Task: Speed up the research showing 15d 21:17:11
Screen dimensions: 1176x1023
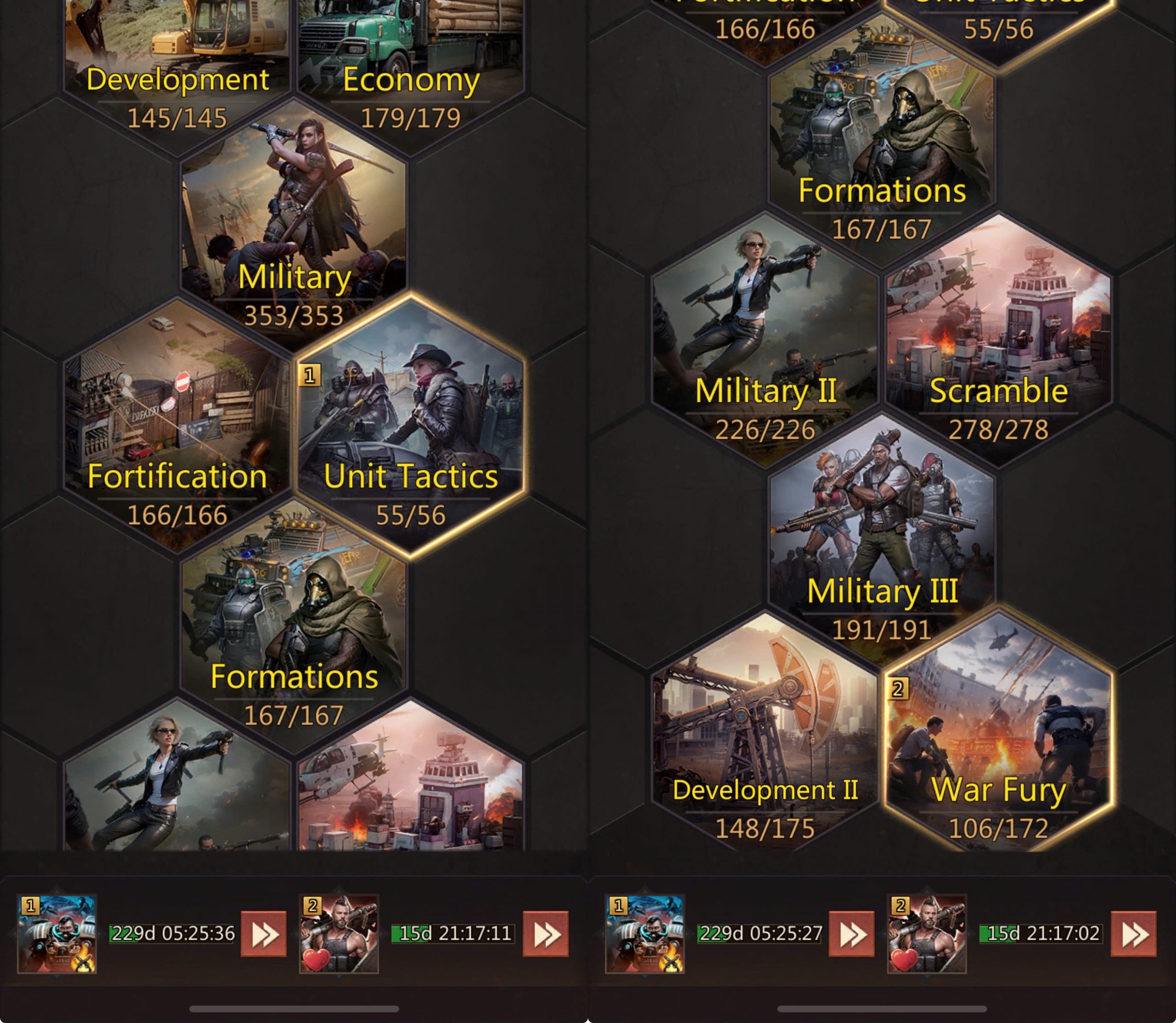Action: pyautogui.click(x=545, y=934)
